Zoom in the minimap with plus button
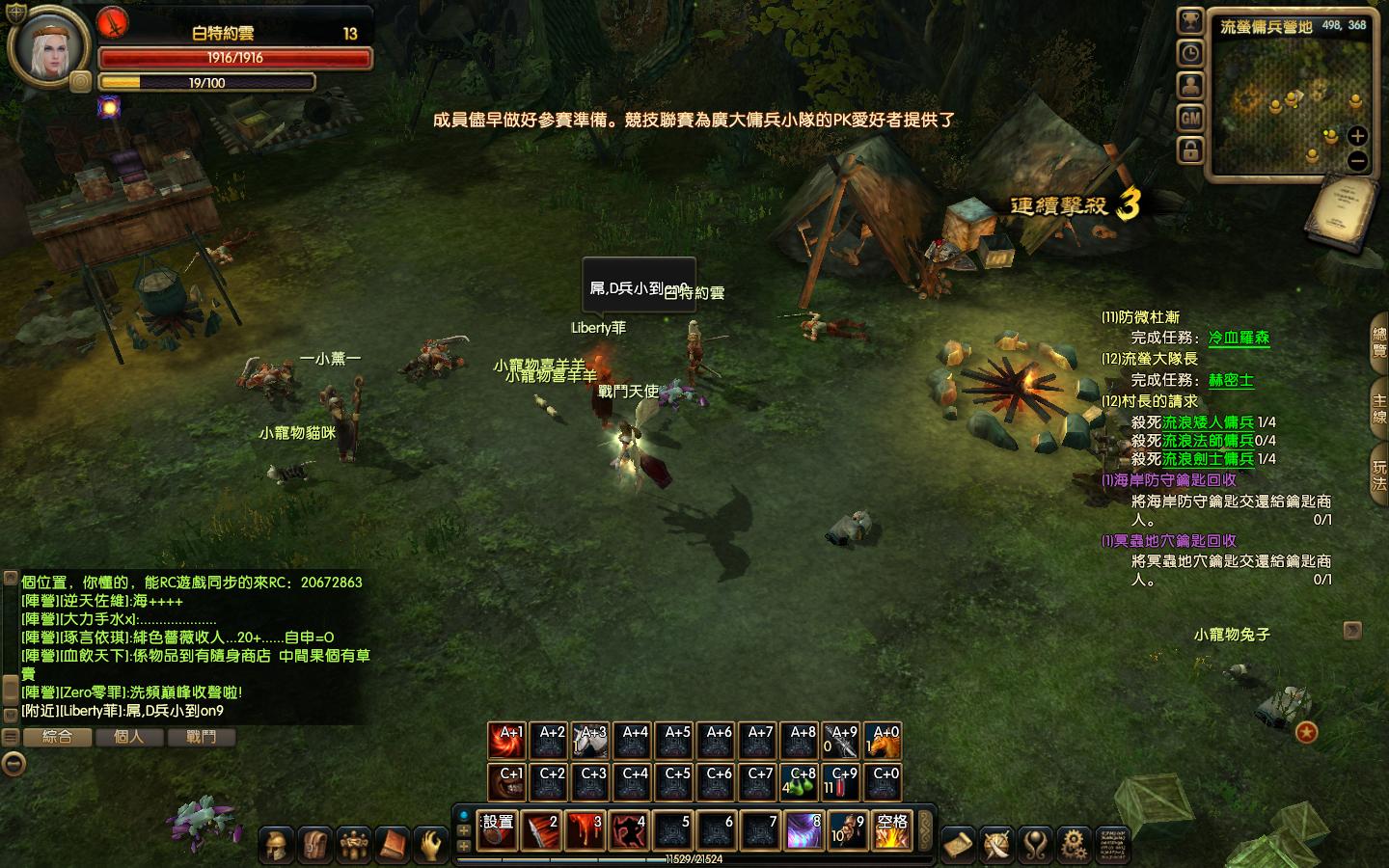The image size is (1389, 868). coord(1357,136)
